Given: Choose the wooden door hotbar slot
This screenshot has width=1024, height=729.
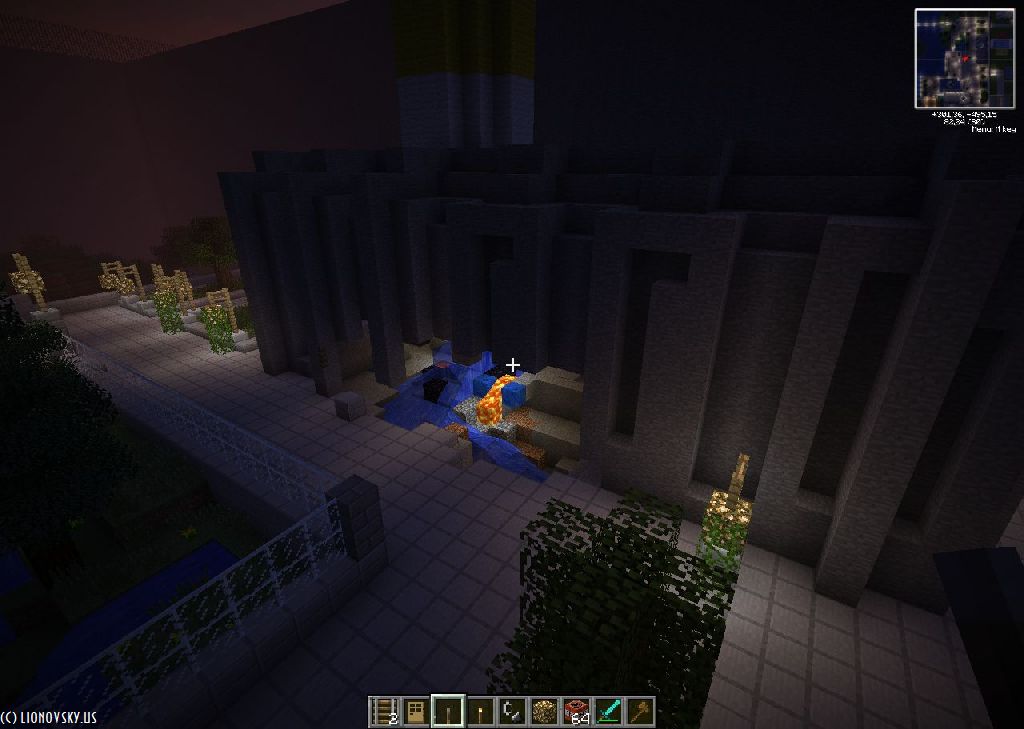Looking at the screenshot, I should [416, 712].
